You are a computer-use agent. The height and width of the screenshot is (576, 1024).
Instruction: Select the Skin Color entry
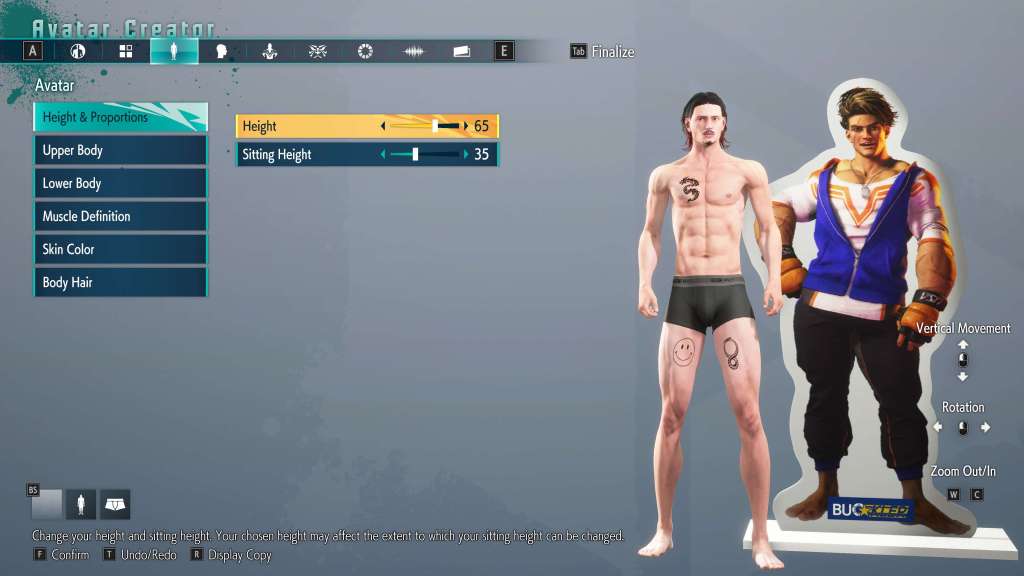(120, 250)
